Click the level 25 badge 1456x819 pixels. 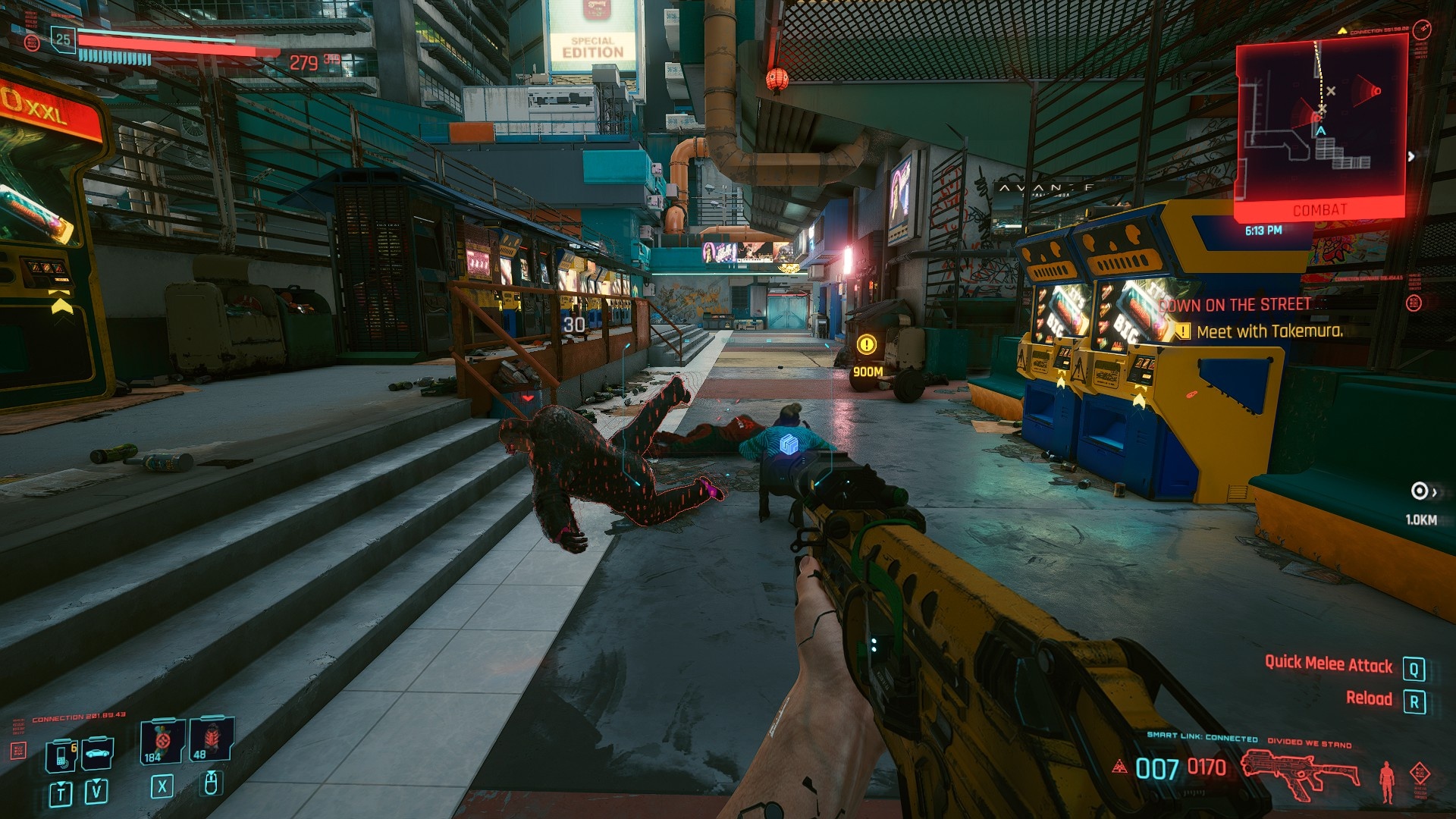tap(63, 39)
